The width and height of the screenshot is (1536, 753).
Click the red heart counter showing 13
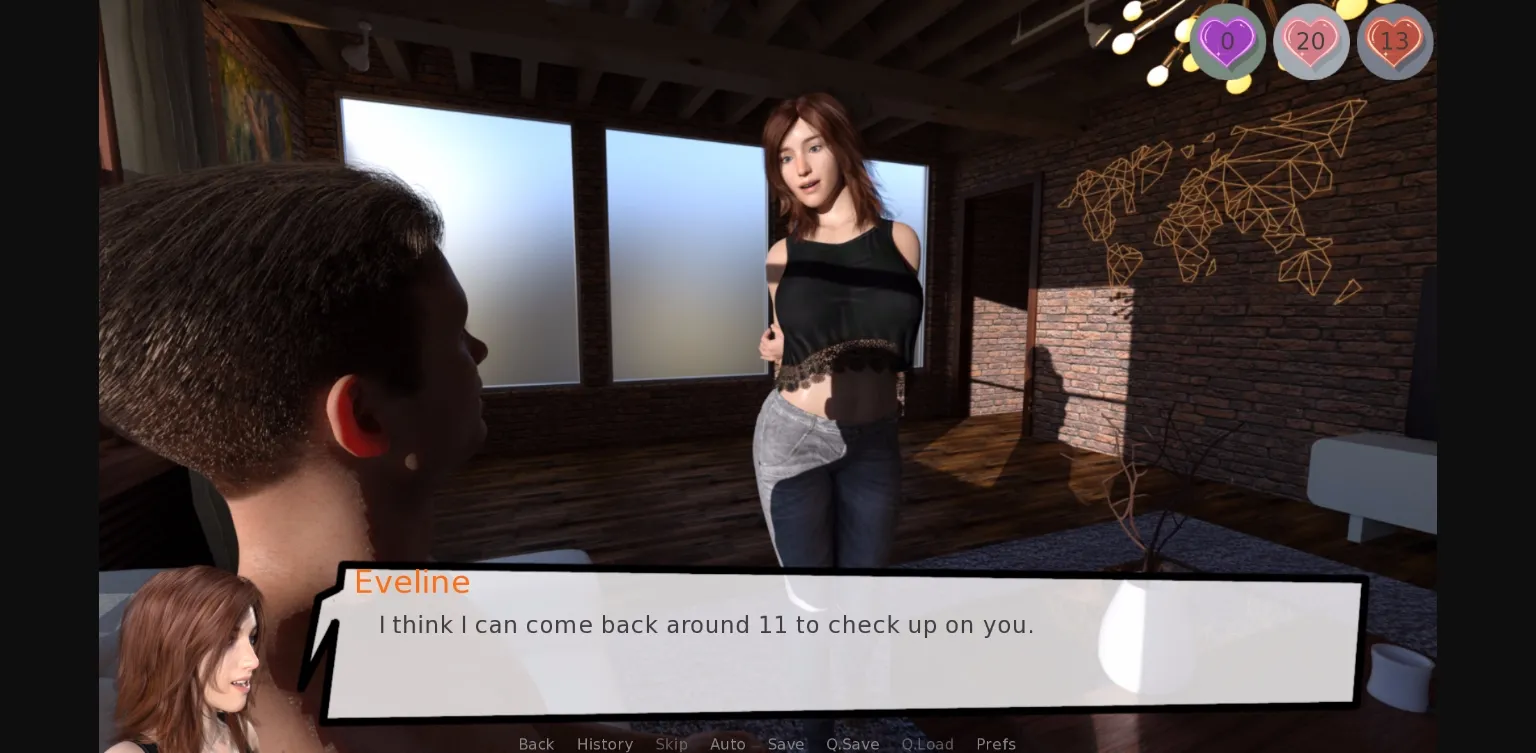(1395, 42)
